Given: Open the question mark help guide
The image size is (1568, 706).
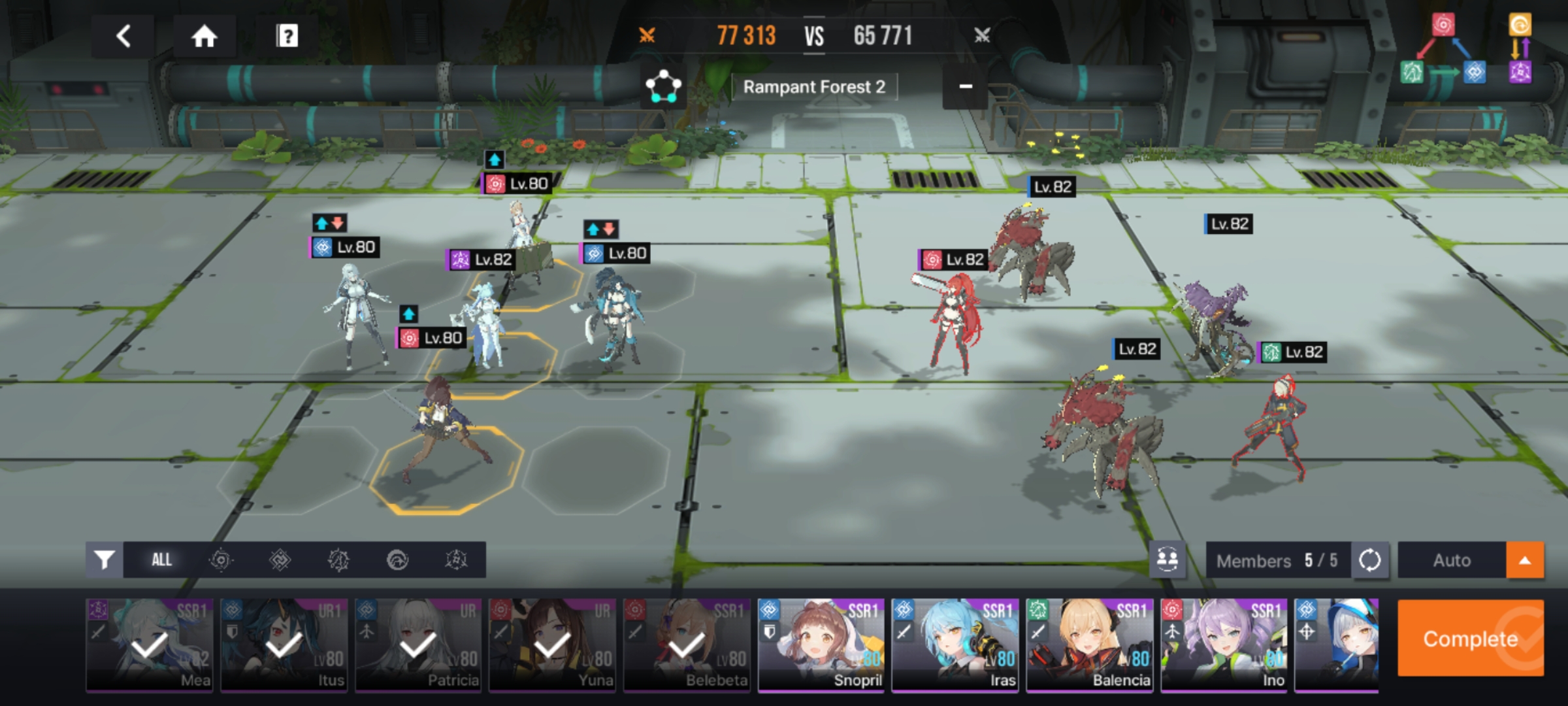Looking at the screenshot, I should pyautogui.click(x=287, y=36).
